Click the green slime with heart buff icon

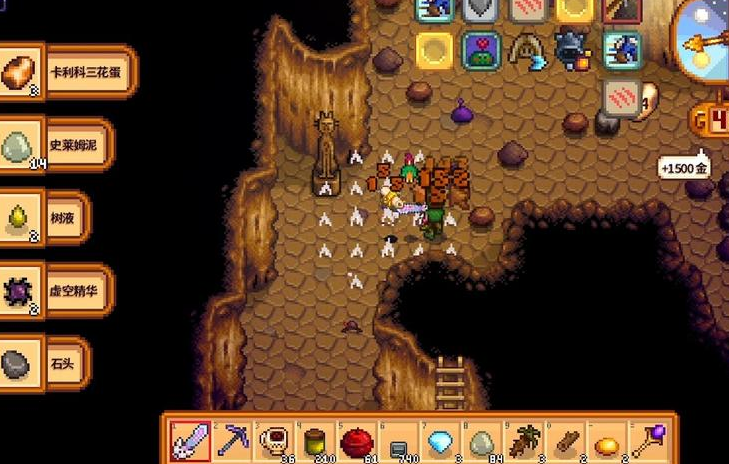tap(481, 50)
